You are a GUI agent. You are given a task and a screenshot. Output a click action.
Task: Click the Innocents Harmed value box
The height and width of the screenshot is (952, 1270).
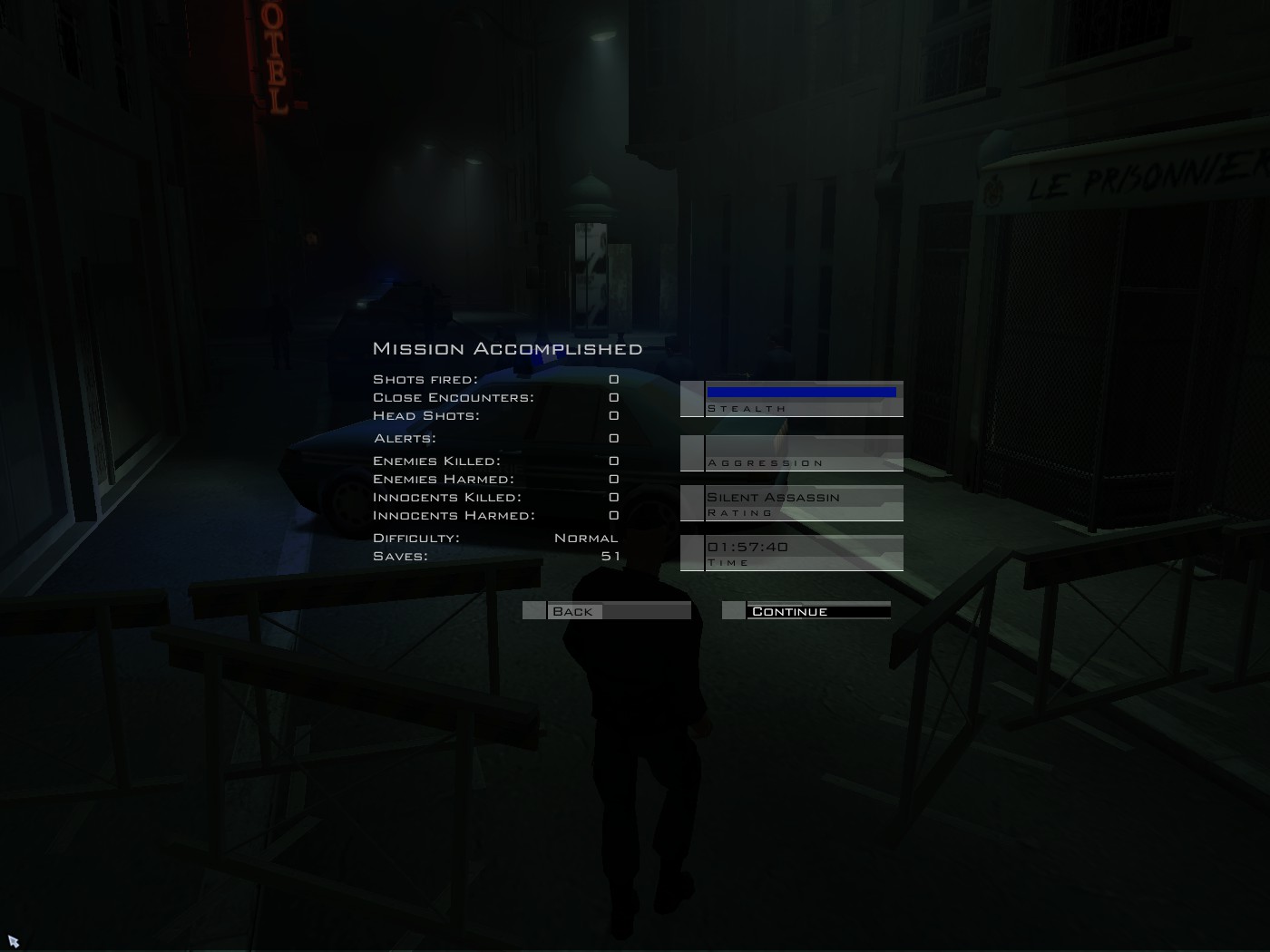(x=615, y=514)
